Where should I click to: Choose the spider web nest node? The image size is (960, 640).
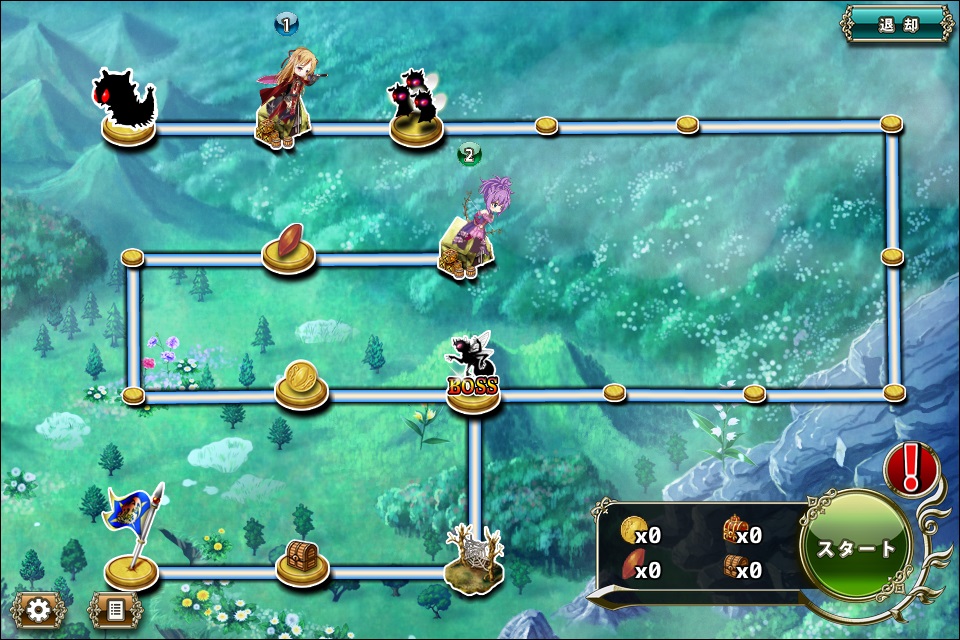tap(472, 555)
